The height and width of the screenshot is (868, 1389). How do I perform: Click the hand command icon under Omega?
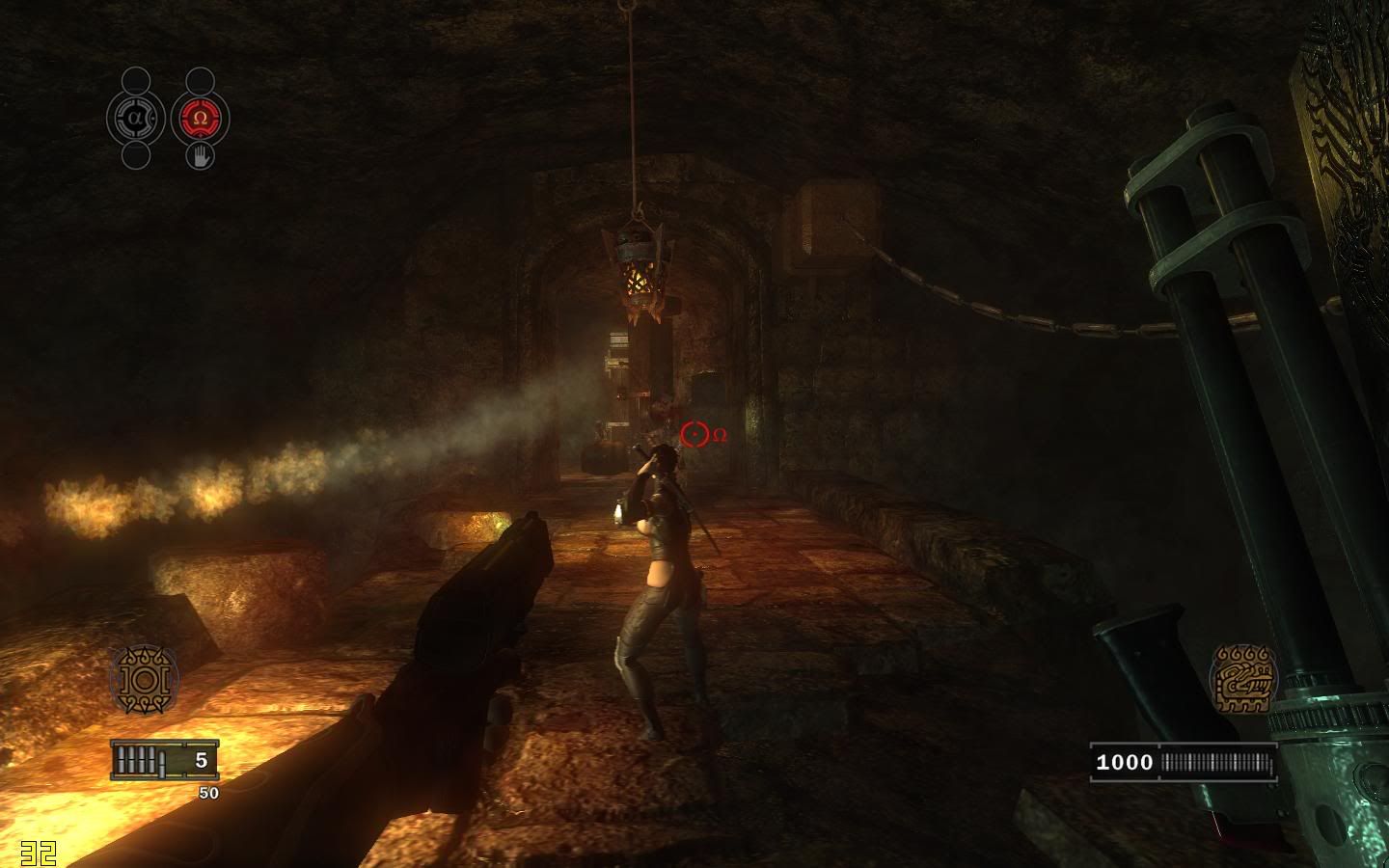pyautogui.click(x=200, y=156)
